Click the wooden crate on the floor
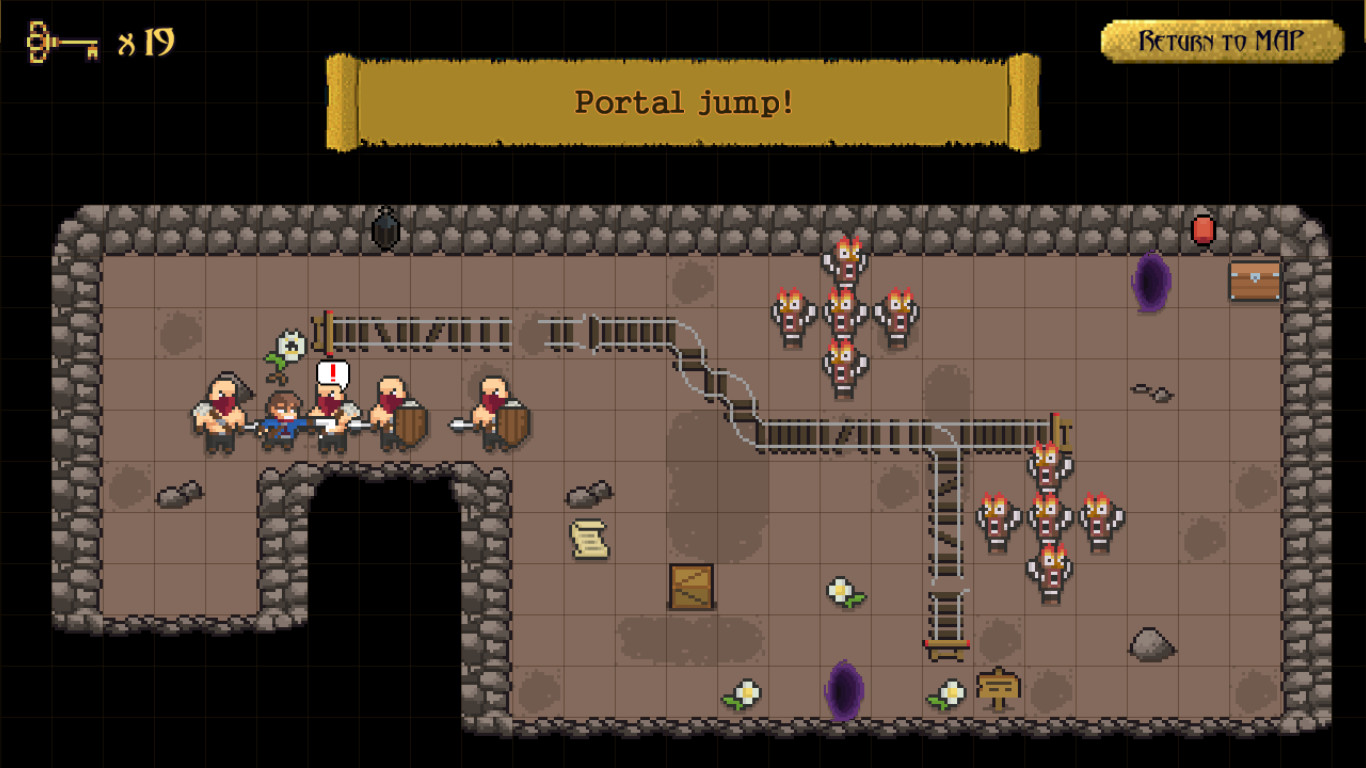 pos(691,586)
